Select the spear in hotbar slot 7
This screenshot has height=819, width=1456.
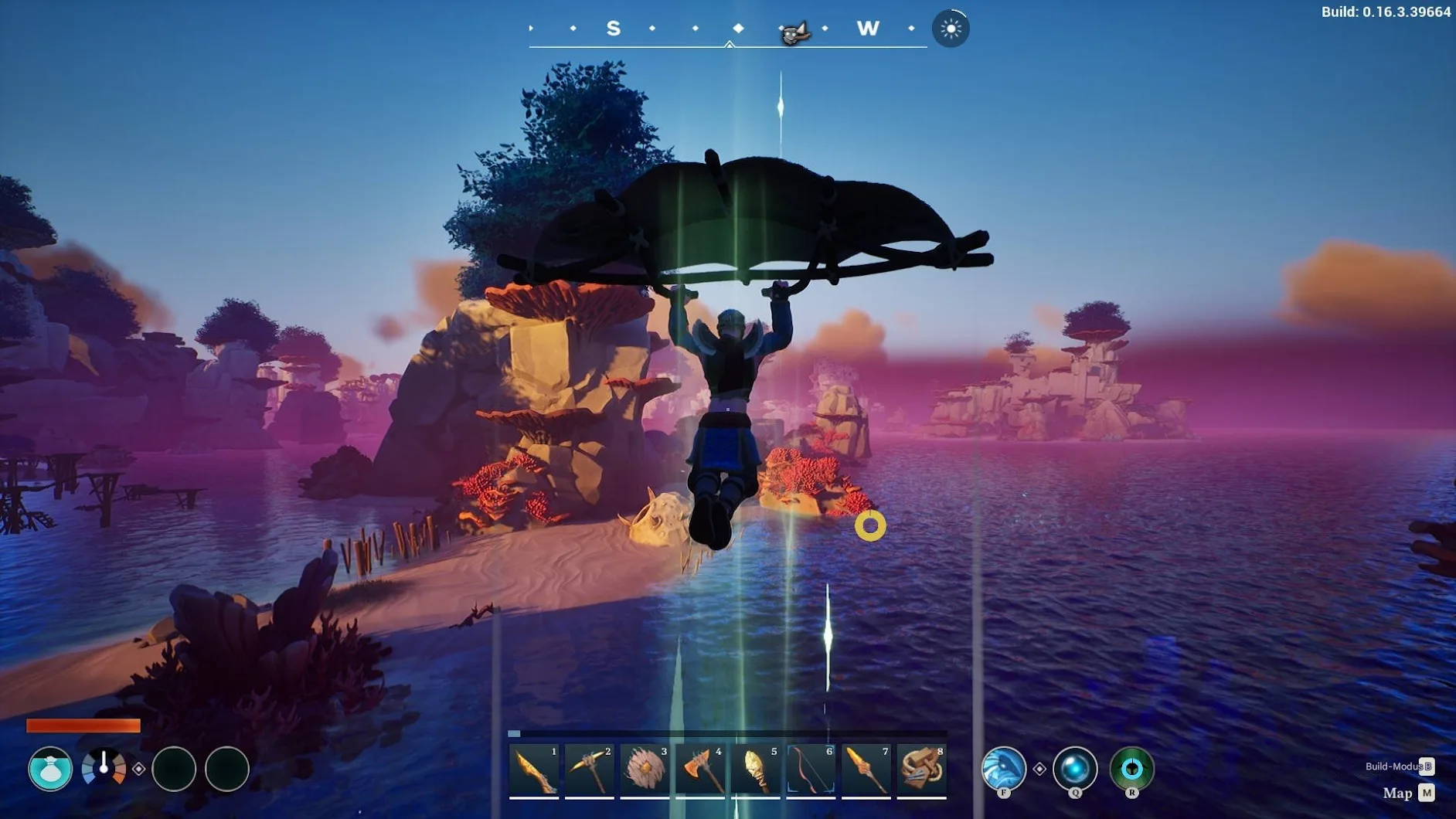pos(866,770)
